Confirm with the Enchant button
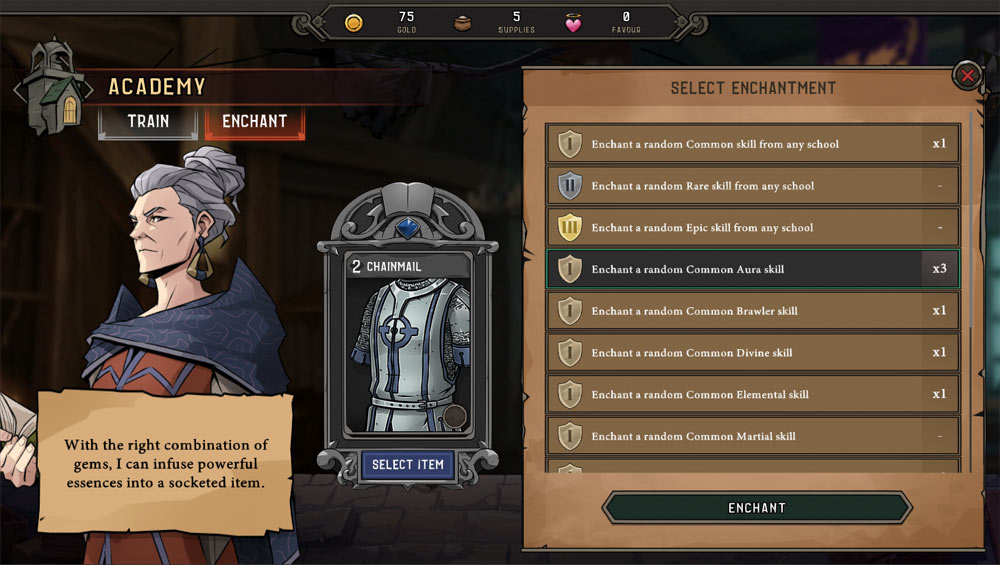Screen dimensions: 1000x565 click(756, 508)
